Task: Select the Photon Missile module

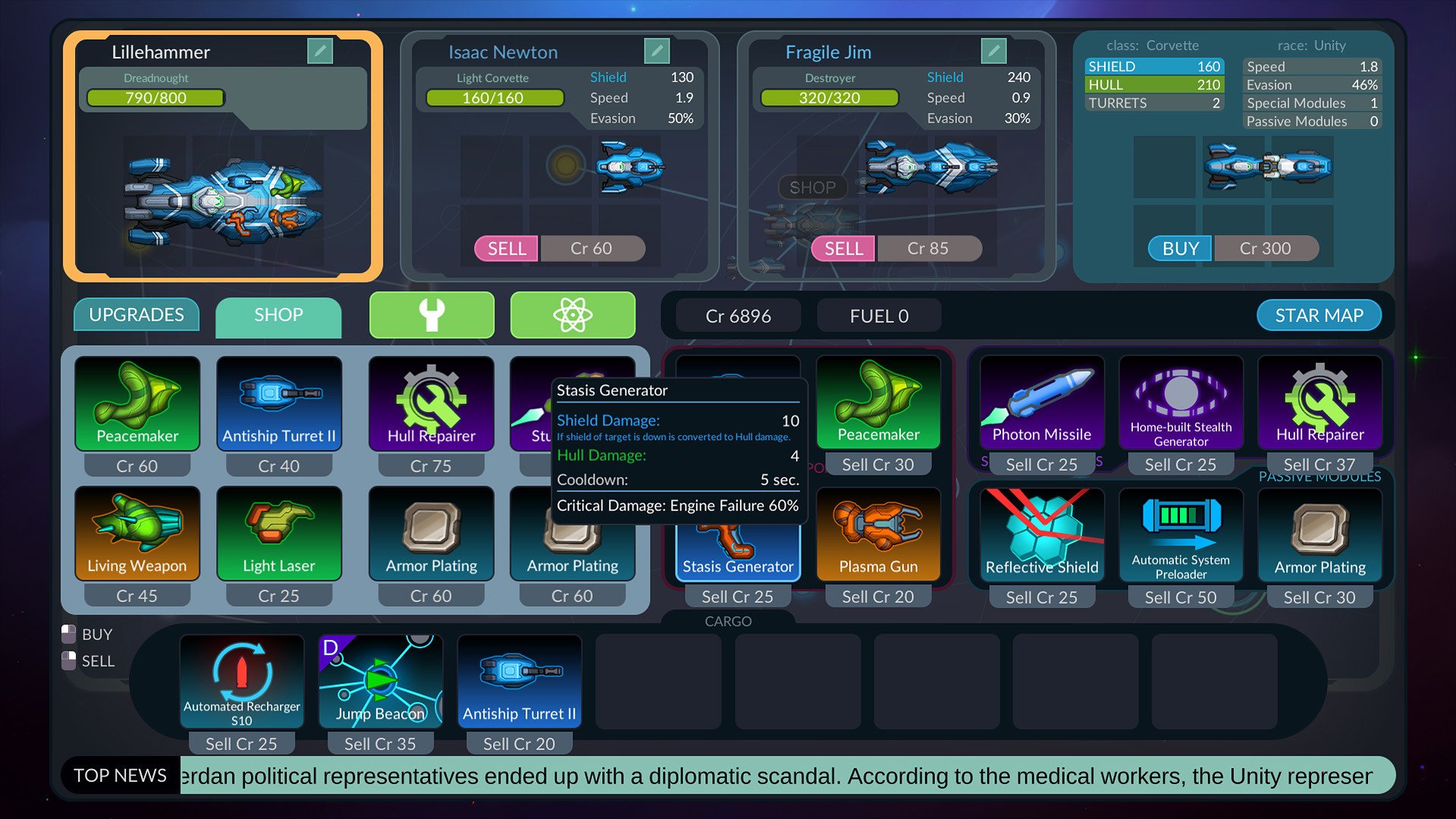Action: tap(1041, 403)
